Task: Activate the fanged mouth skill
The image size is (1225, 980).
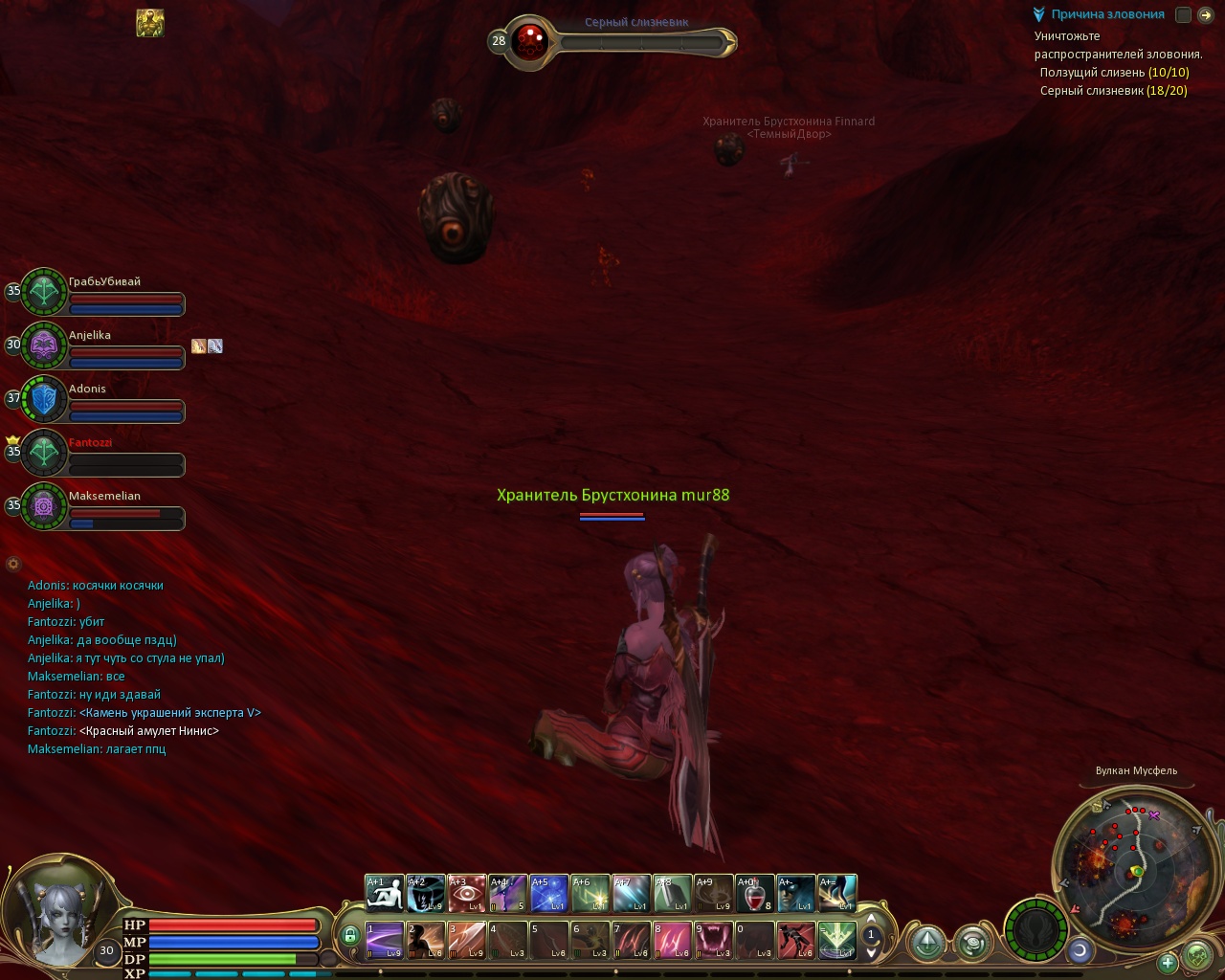Action: click(713, 940)
